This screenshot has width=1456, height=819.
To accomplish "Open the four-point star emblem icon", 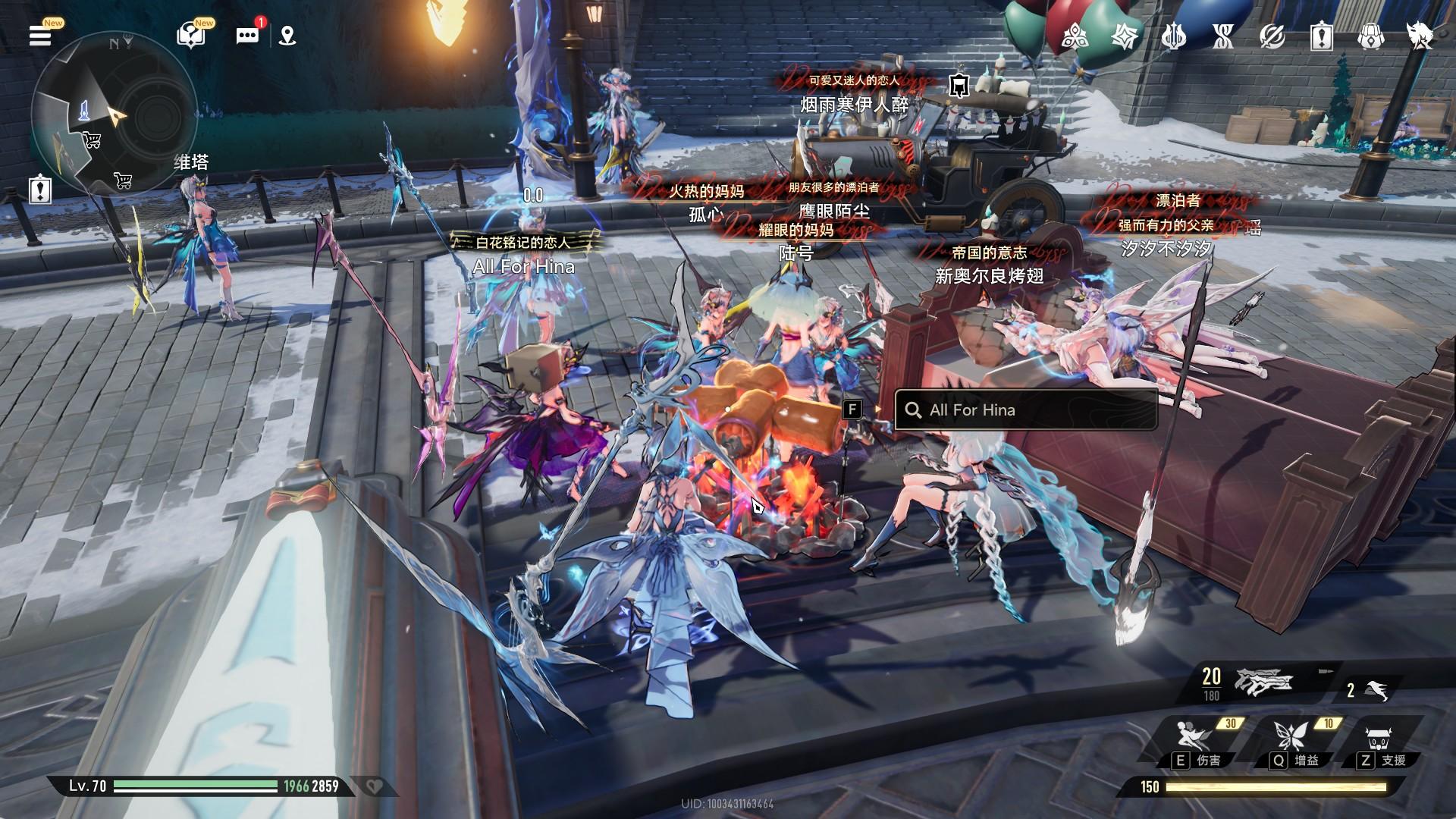I will pos(1124,36).
